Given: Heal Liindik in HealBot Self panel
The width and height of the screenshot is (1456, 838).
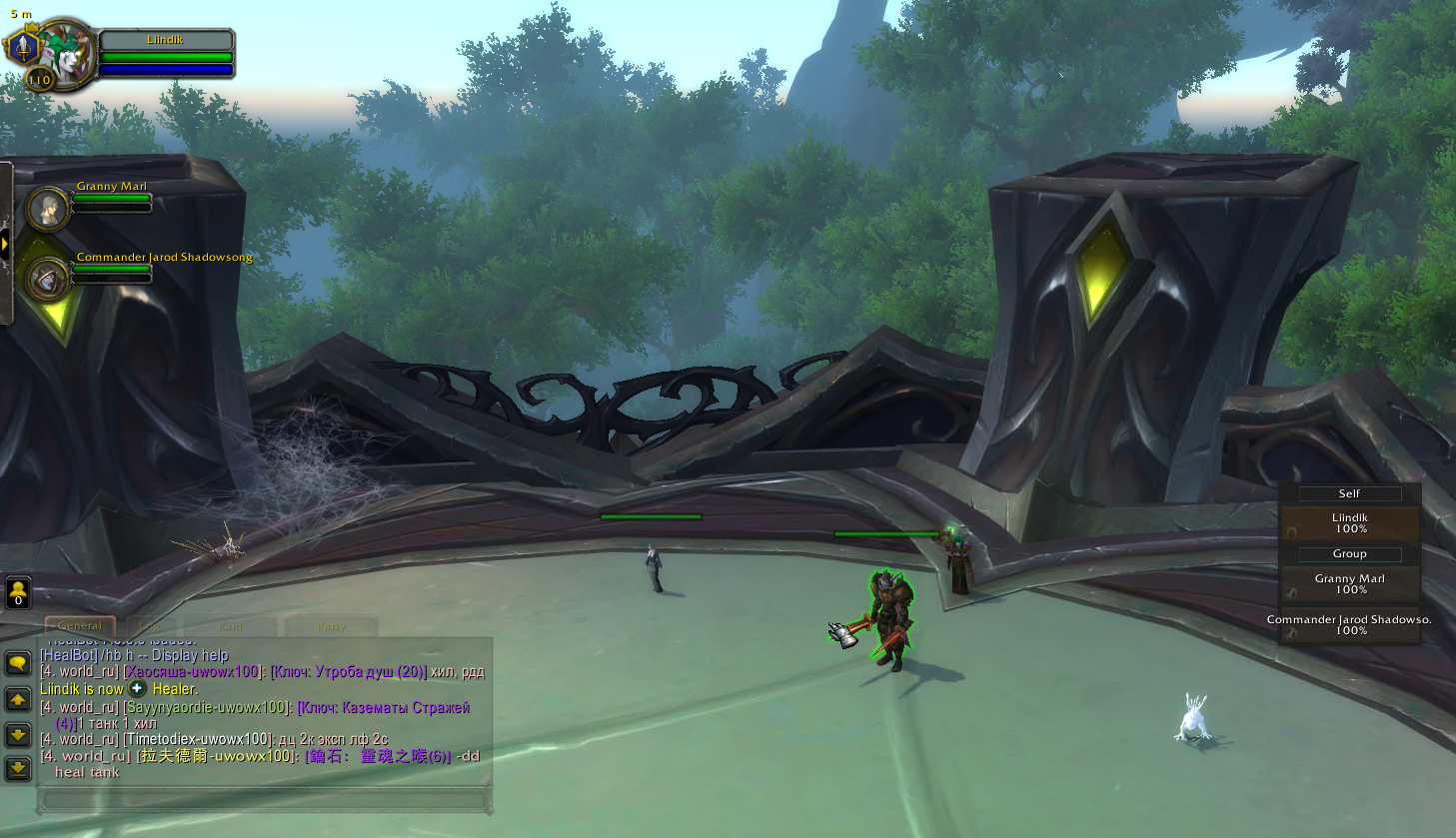Looking at the screenshot, I should tap(1349, 523).
